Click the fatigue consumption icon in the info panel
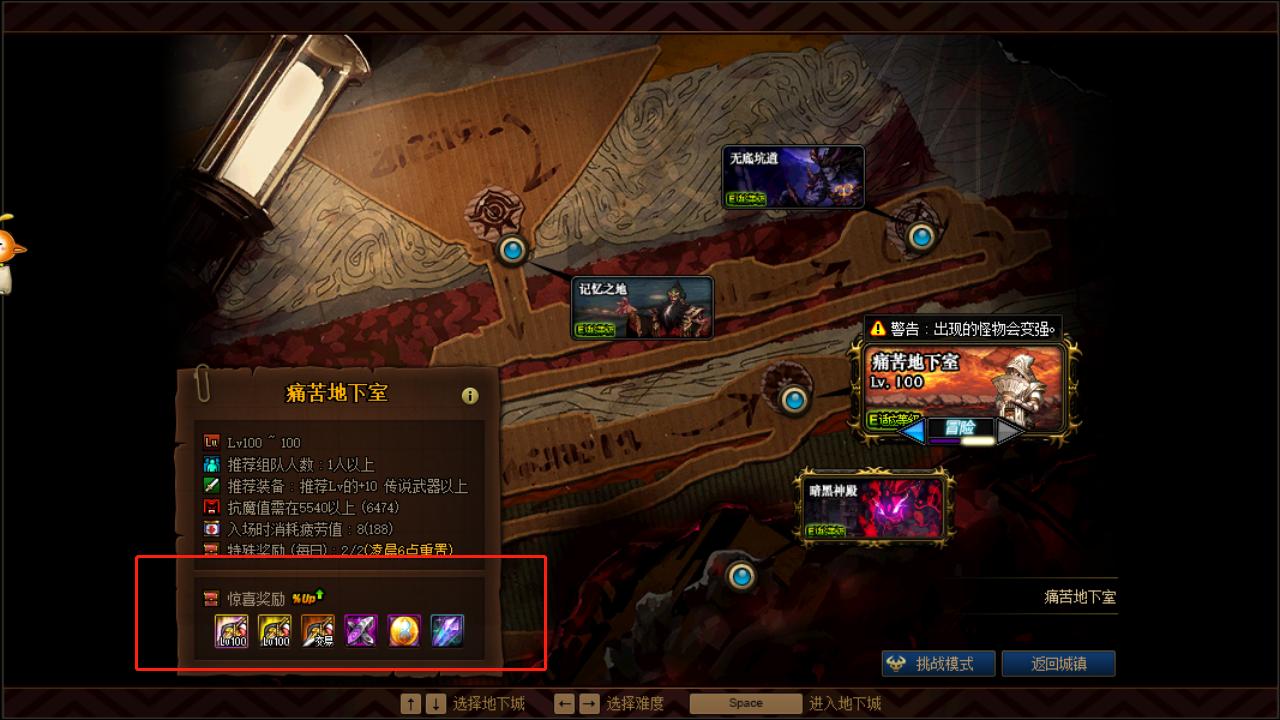 212,528
